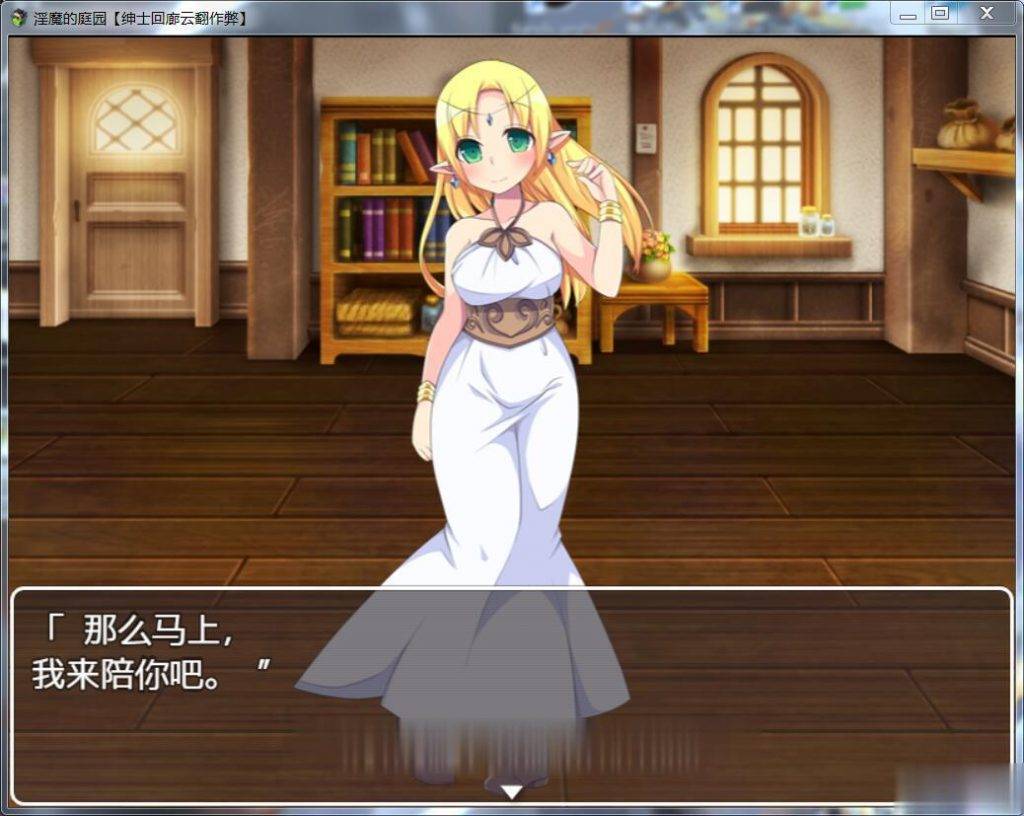Maximize the game window
The width and height of the screenshot is (1024, 816).
[939, 14]
